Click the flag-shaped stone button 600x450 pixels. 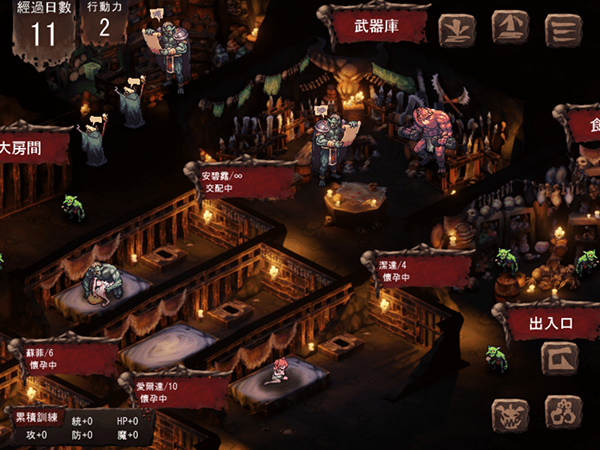560,357
